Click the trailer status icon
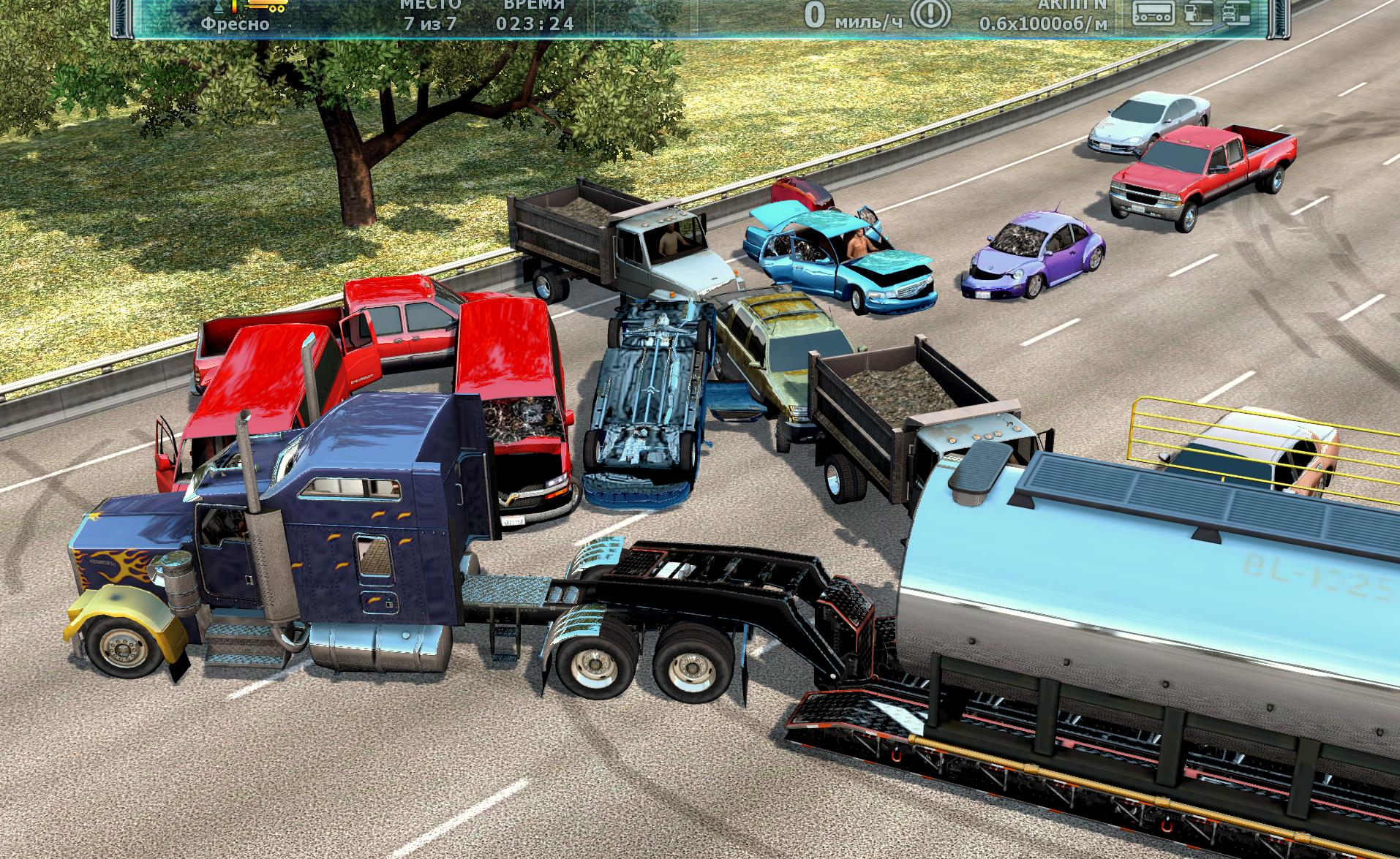Screen dimensions: 1400x859 click(x=1153, y=12)
